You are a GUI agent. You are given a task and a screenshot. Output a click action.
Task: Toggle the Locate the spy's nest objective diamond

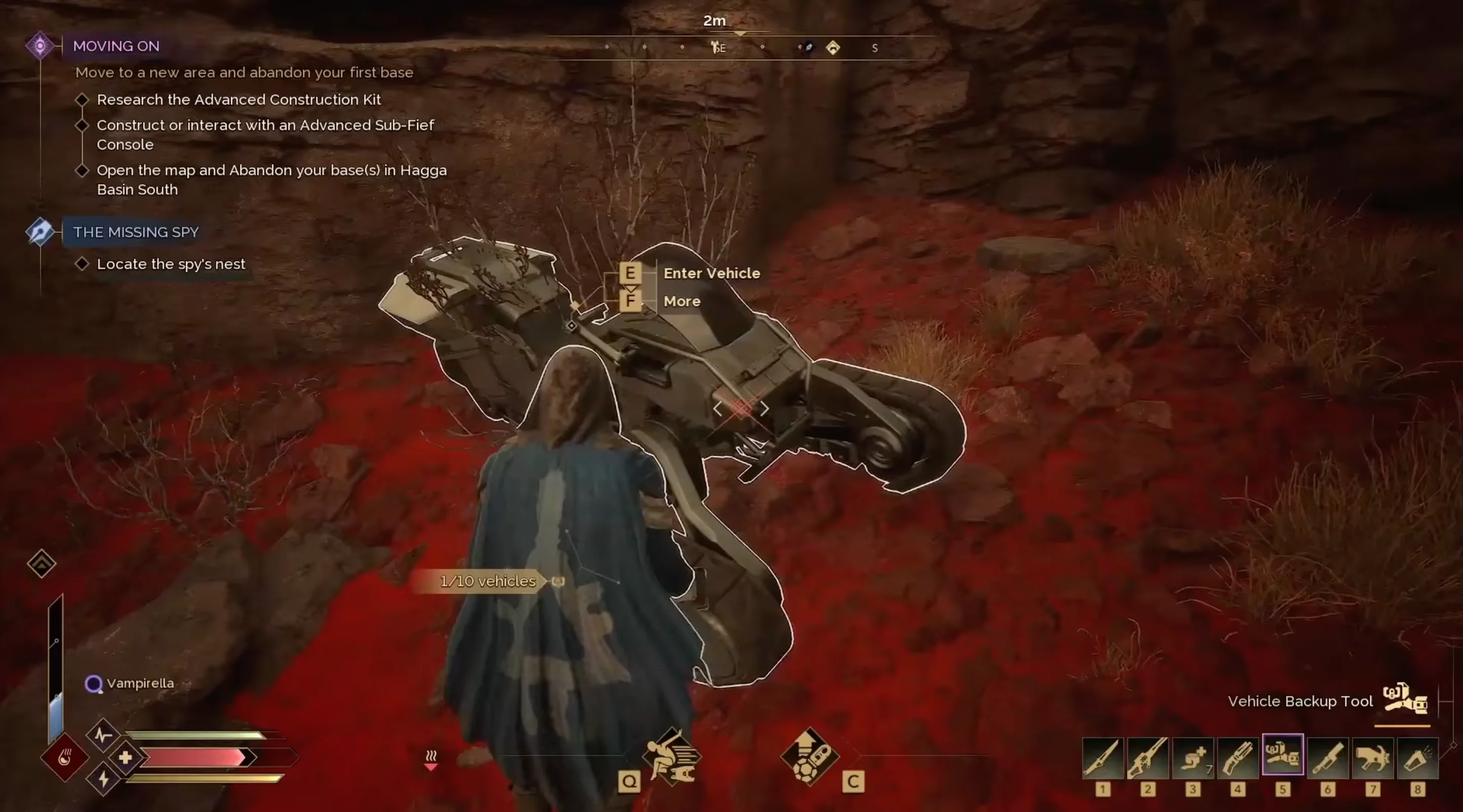pyautogui.click(x=83, y=263)
